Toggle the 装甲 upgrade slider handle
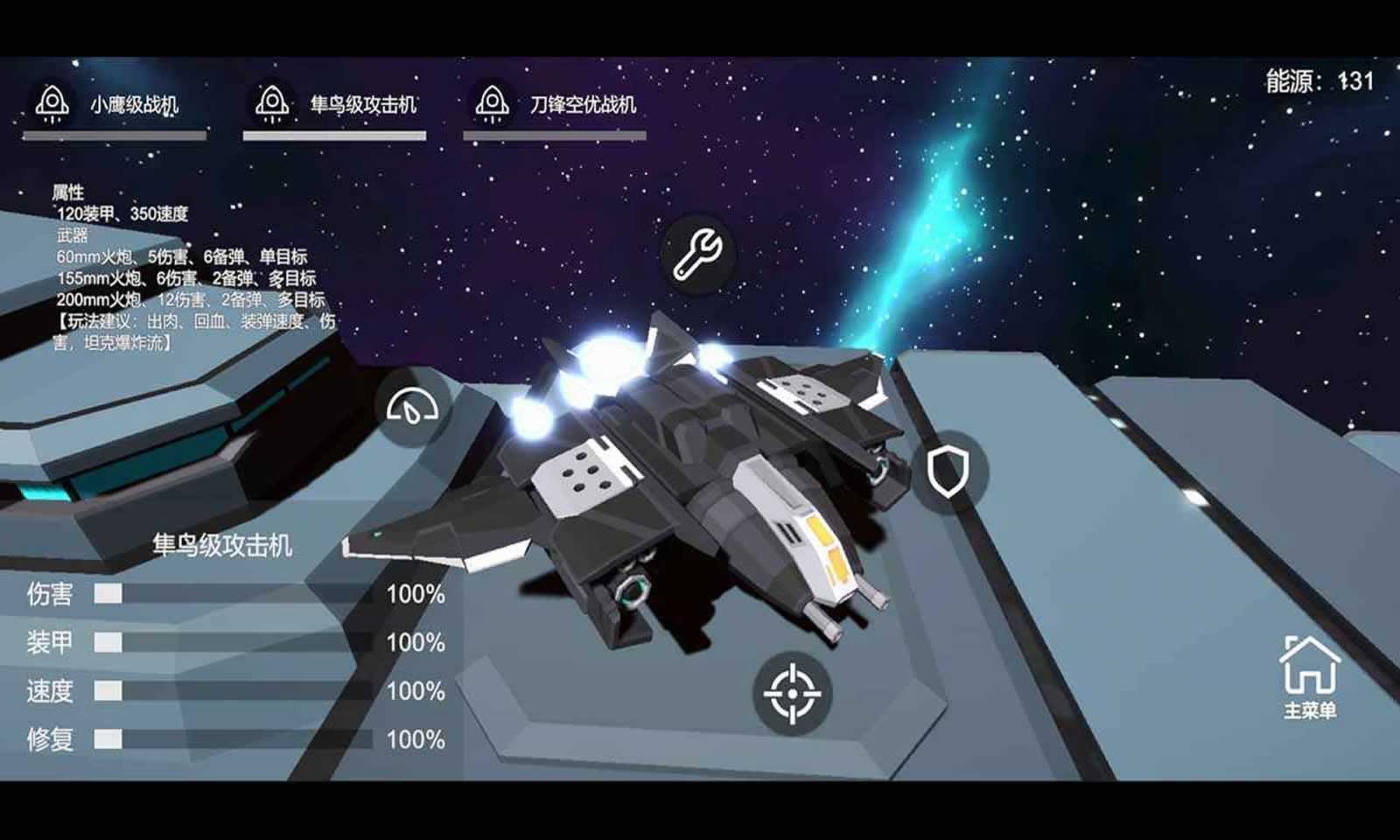 (108, 641)
